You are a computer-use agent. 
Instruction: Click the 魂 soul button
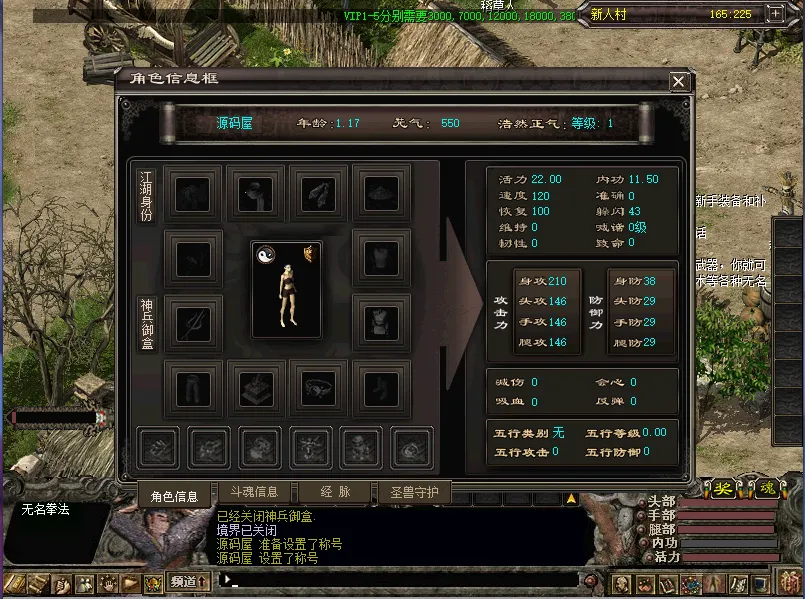tap(765, 488)
